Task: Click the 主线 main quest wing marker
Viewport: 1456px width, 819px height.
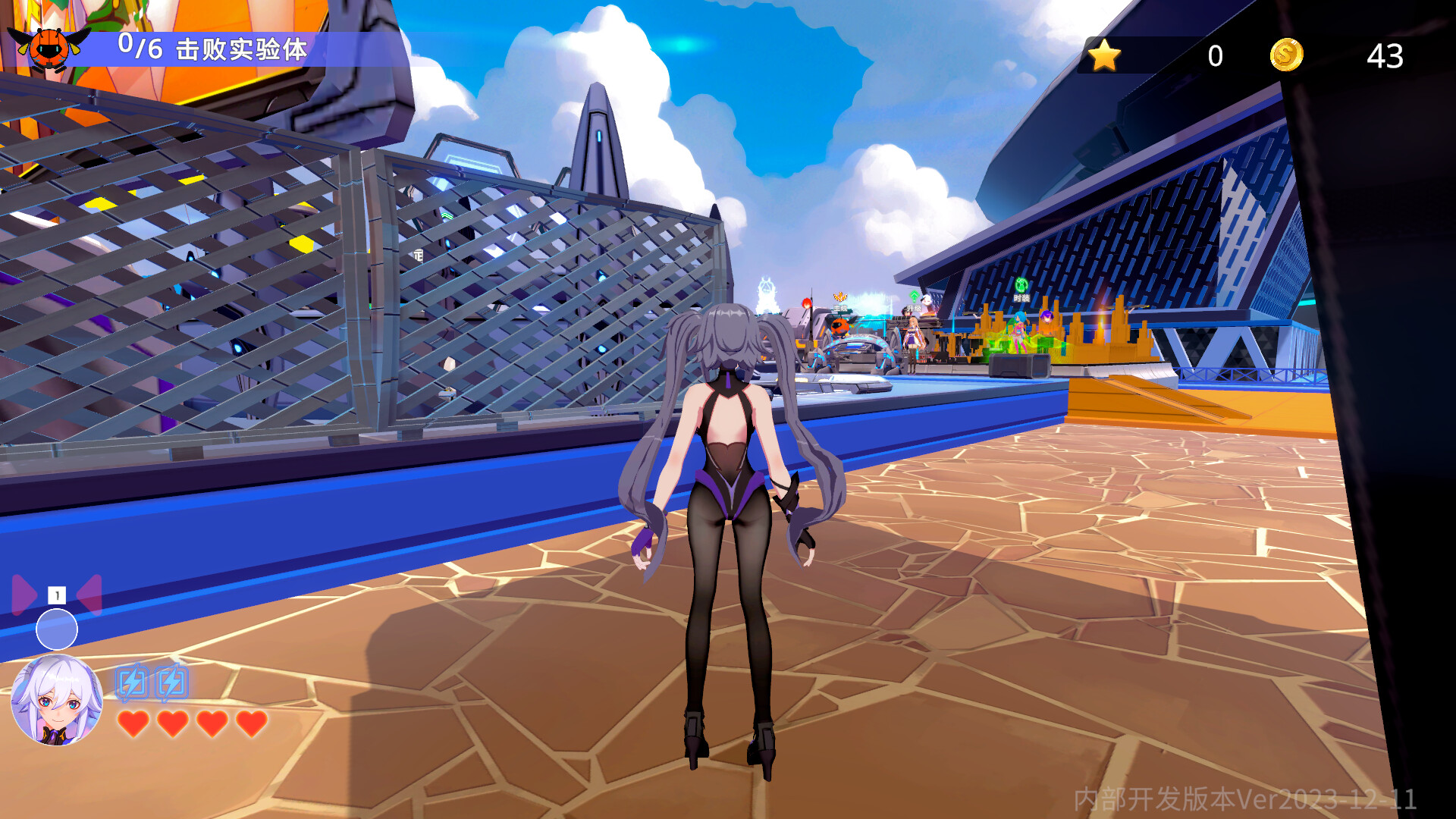Action: pyautogui.click(x=839, y=297)
